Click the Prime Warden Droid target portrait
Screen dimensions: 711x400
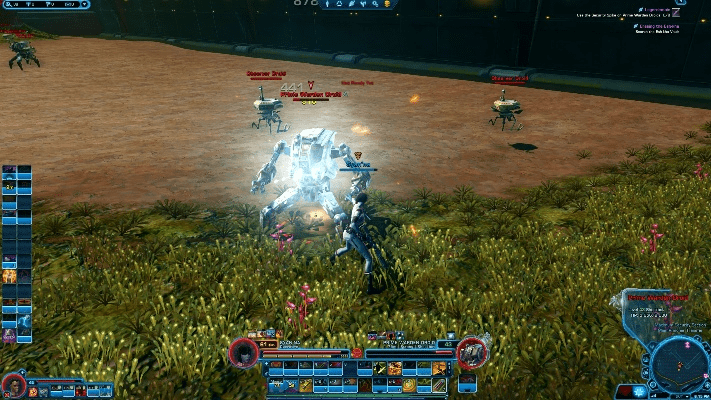pos(472,352)
